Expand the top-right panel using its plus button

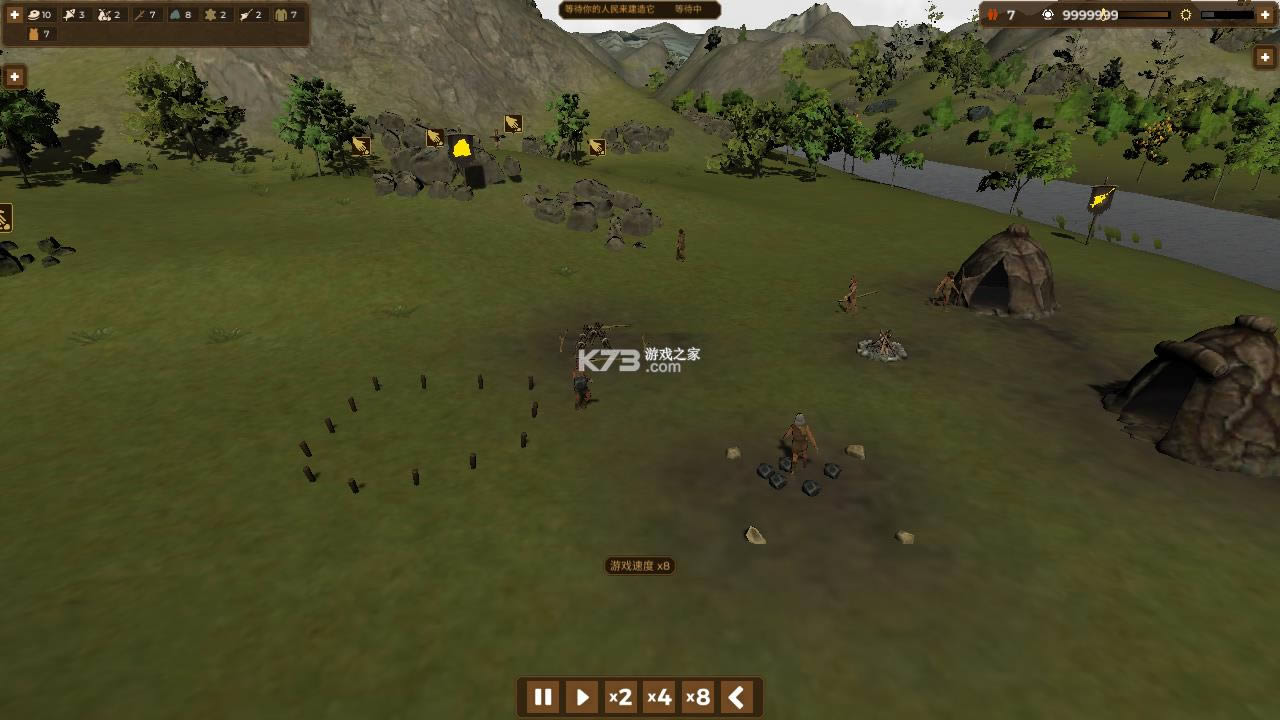1264,15
